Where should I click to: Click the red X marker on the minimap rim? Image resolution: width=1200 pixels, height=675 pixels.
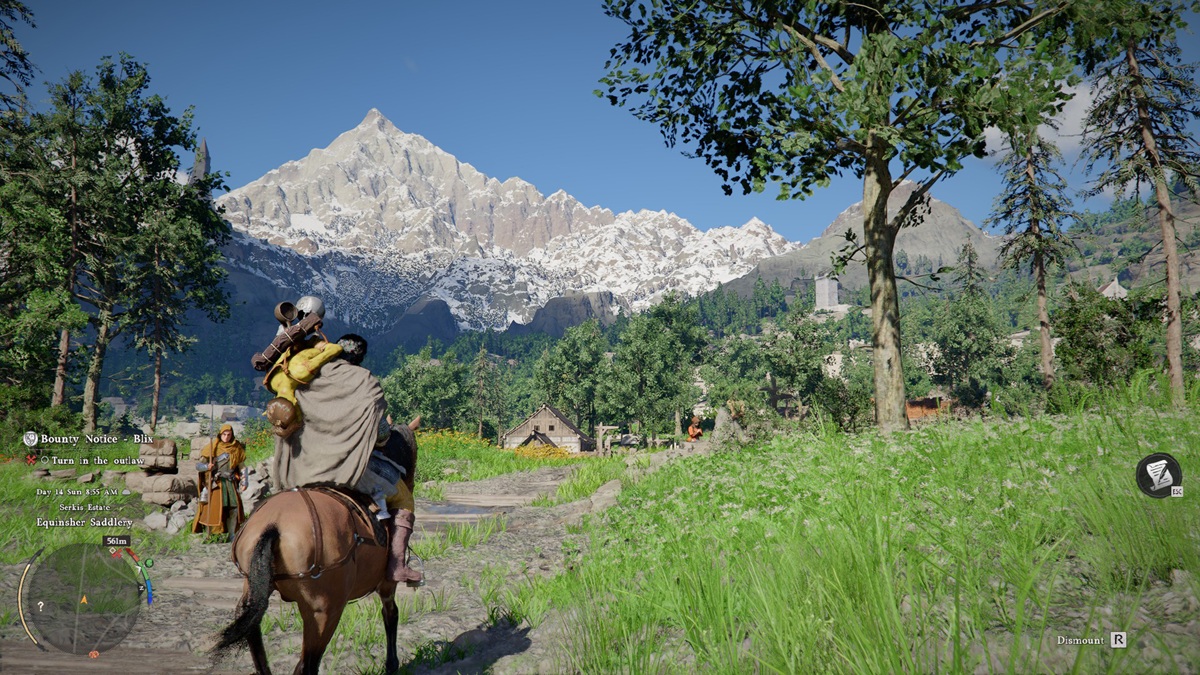[119, 552]
